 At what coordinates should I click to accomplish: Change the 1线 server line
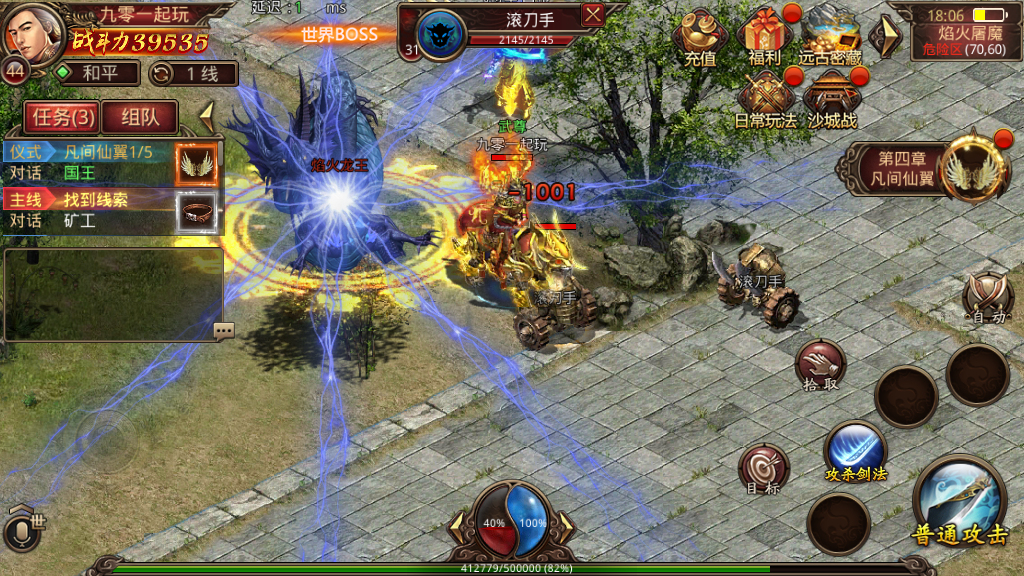(193, 73)
